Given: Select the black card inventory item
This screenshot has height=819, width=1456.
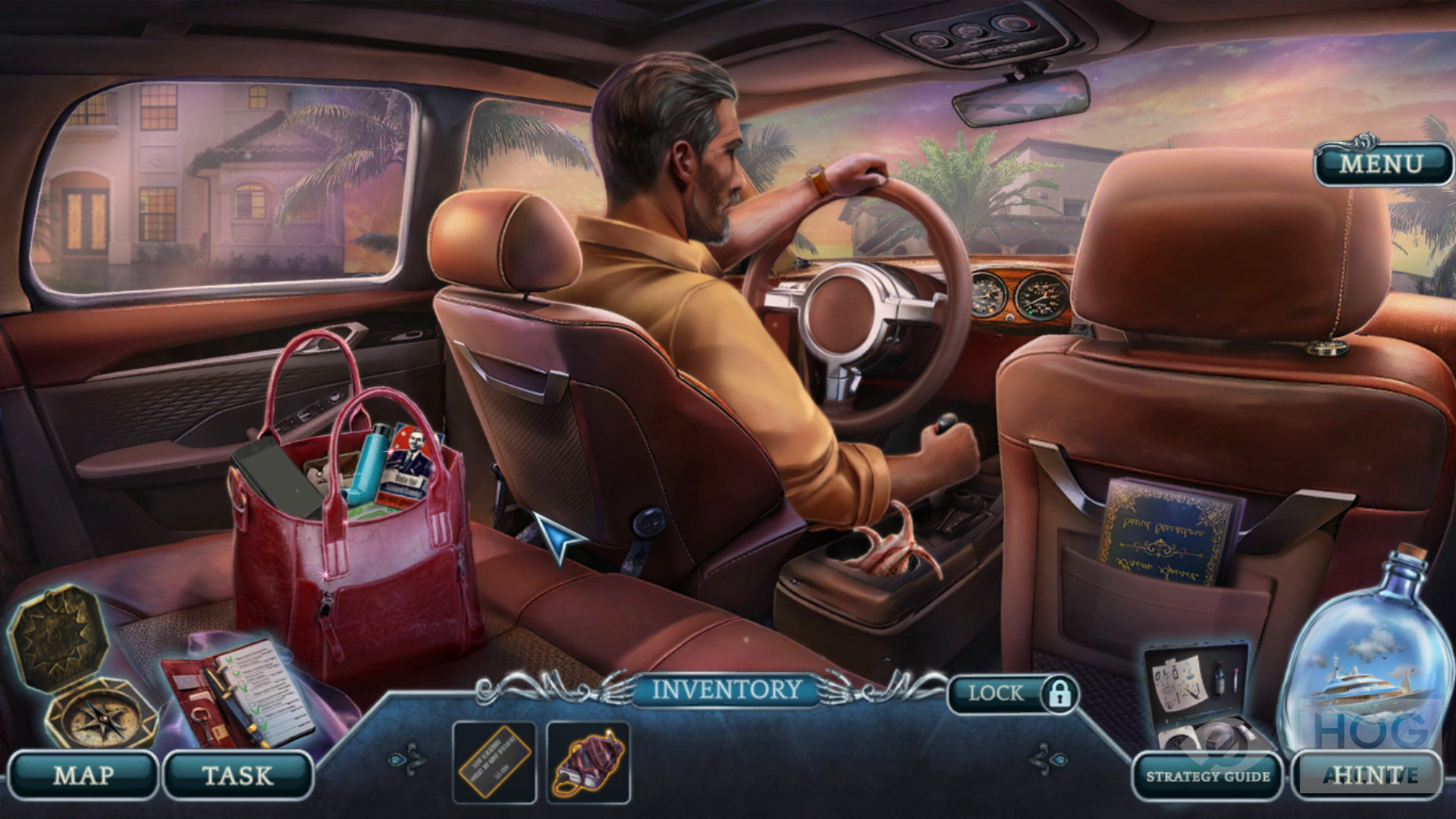Looking at the screenshot, I should pos(494,761).
